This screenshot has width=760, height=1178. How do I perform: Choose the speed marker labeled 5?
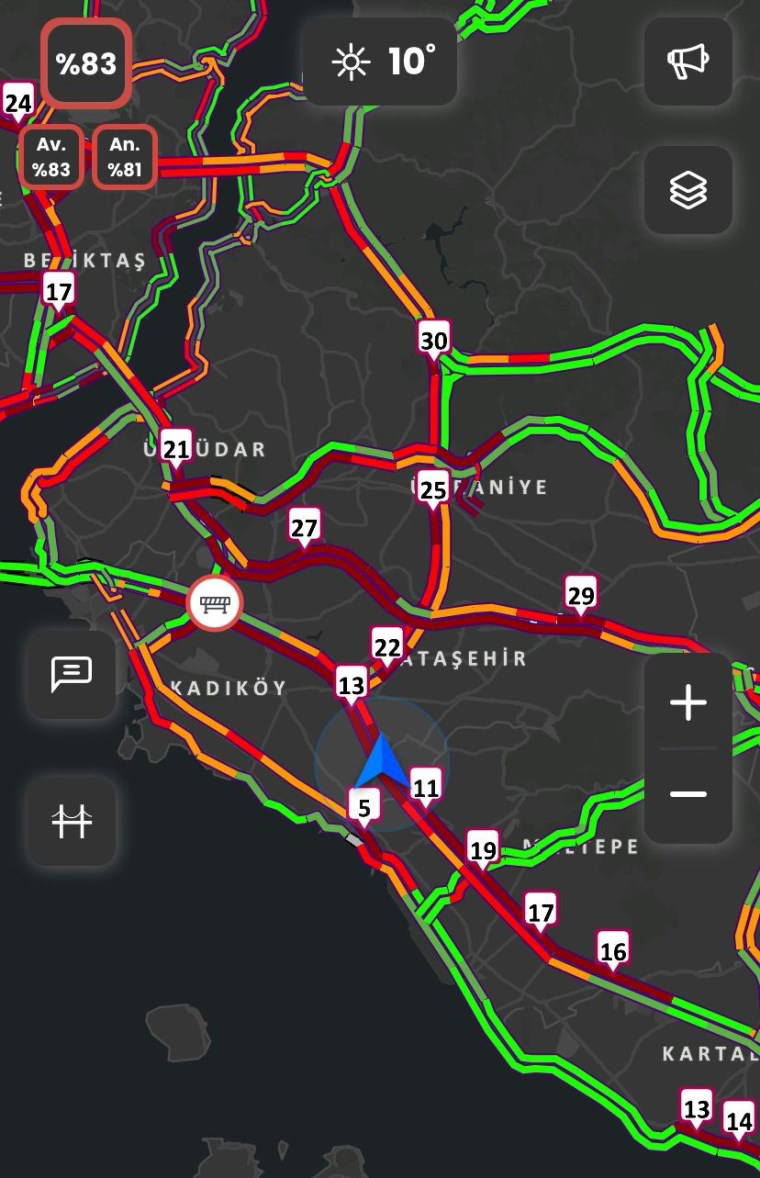(x=364, y=808)
